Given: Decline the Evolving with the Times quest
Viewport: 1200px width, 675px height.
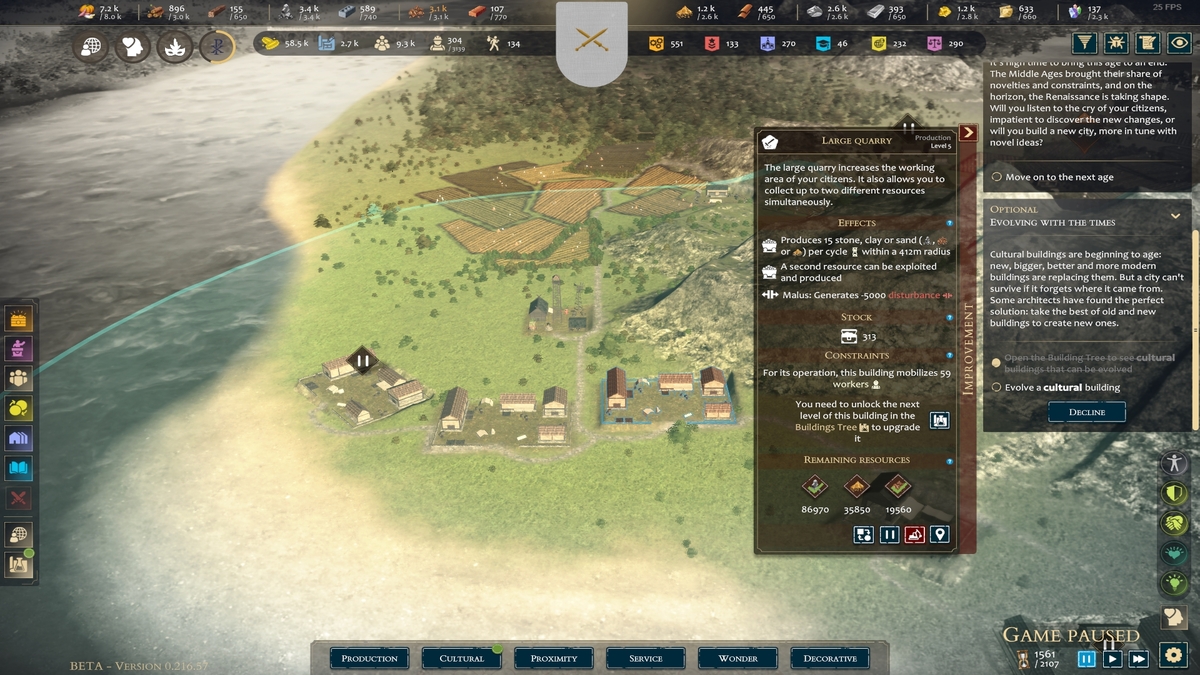Looking at the screenshot, I should point(1086,412).
